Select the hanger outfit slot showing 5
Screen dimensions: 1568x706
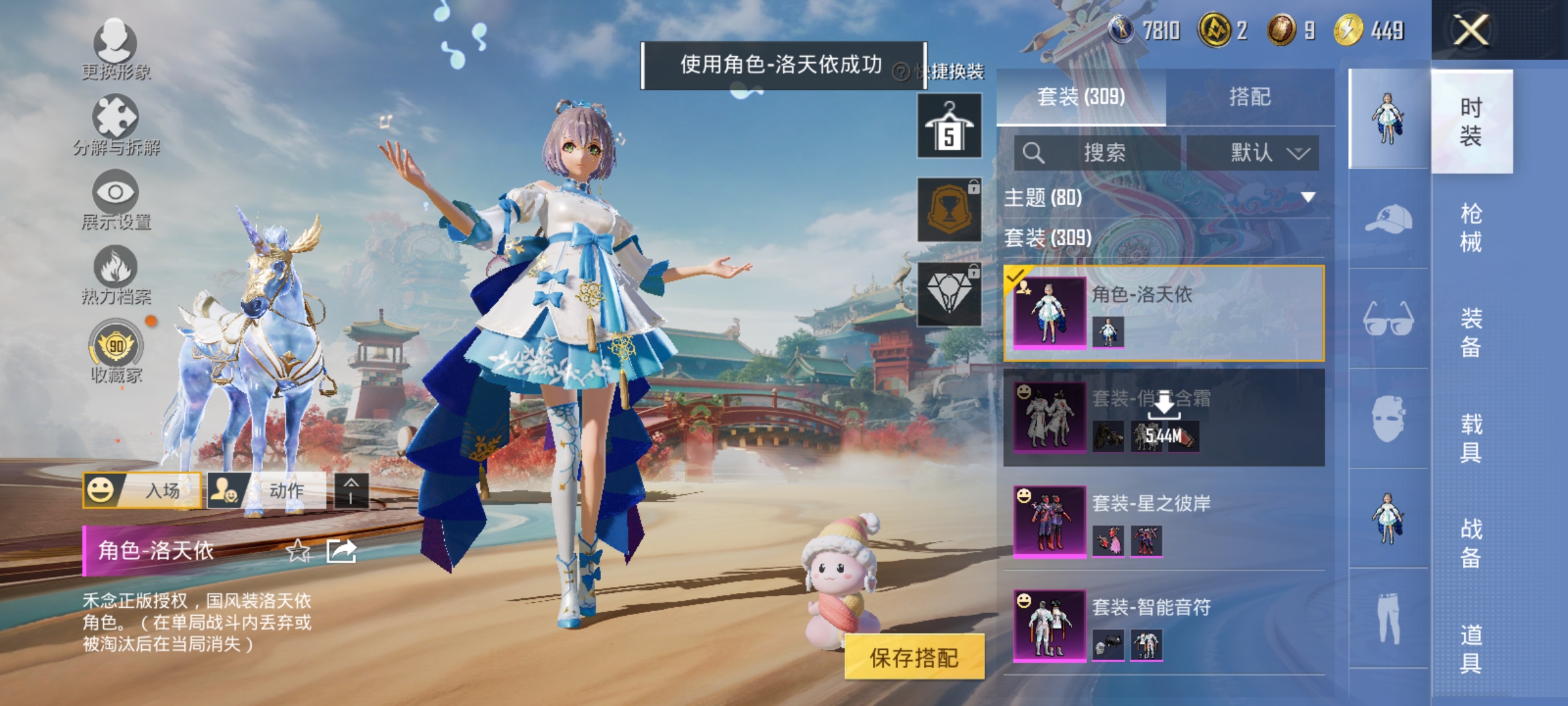point(949,126)
